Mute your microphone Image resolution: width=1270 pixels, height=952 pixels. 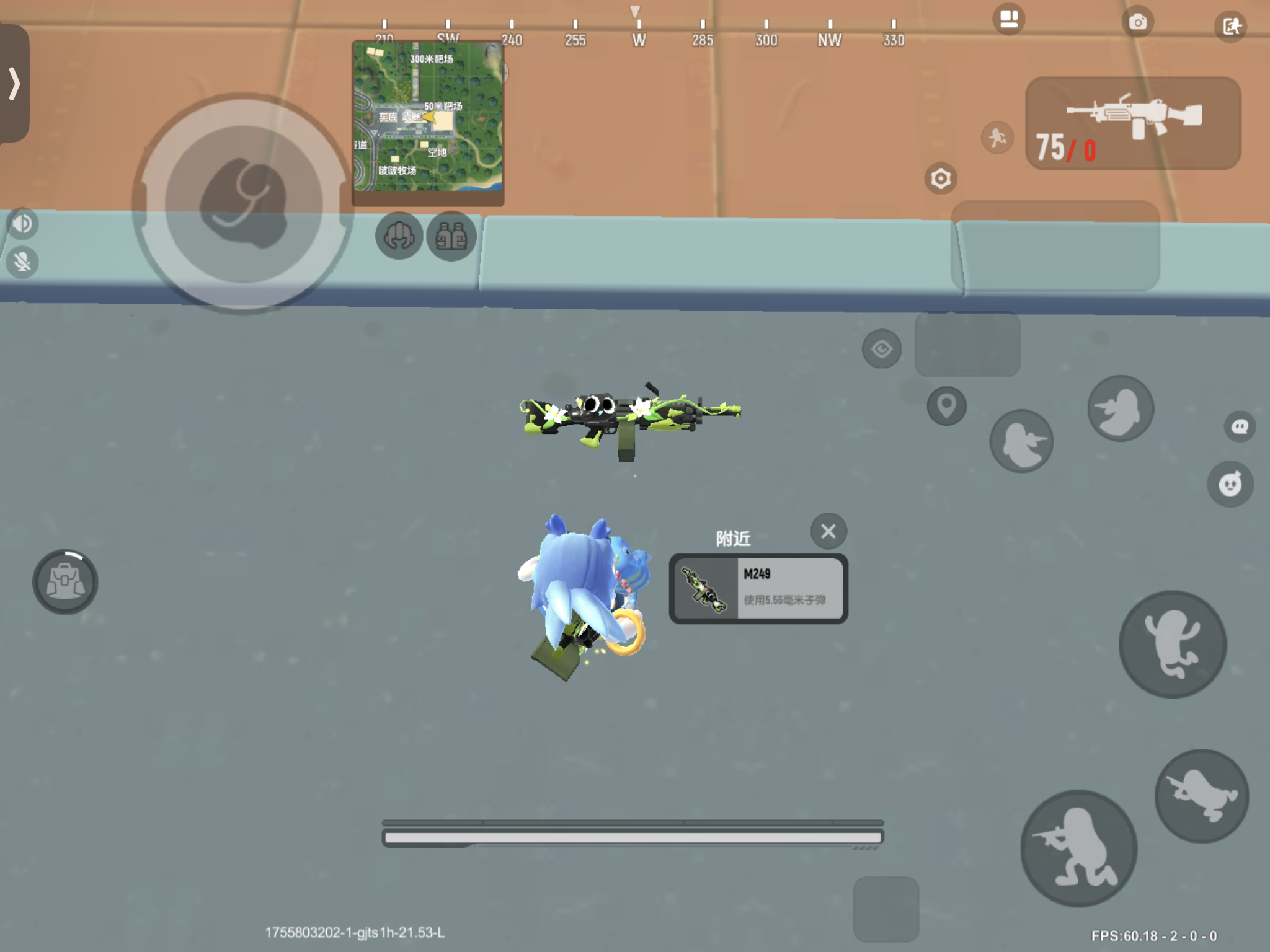(22, 263)
